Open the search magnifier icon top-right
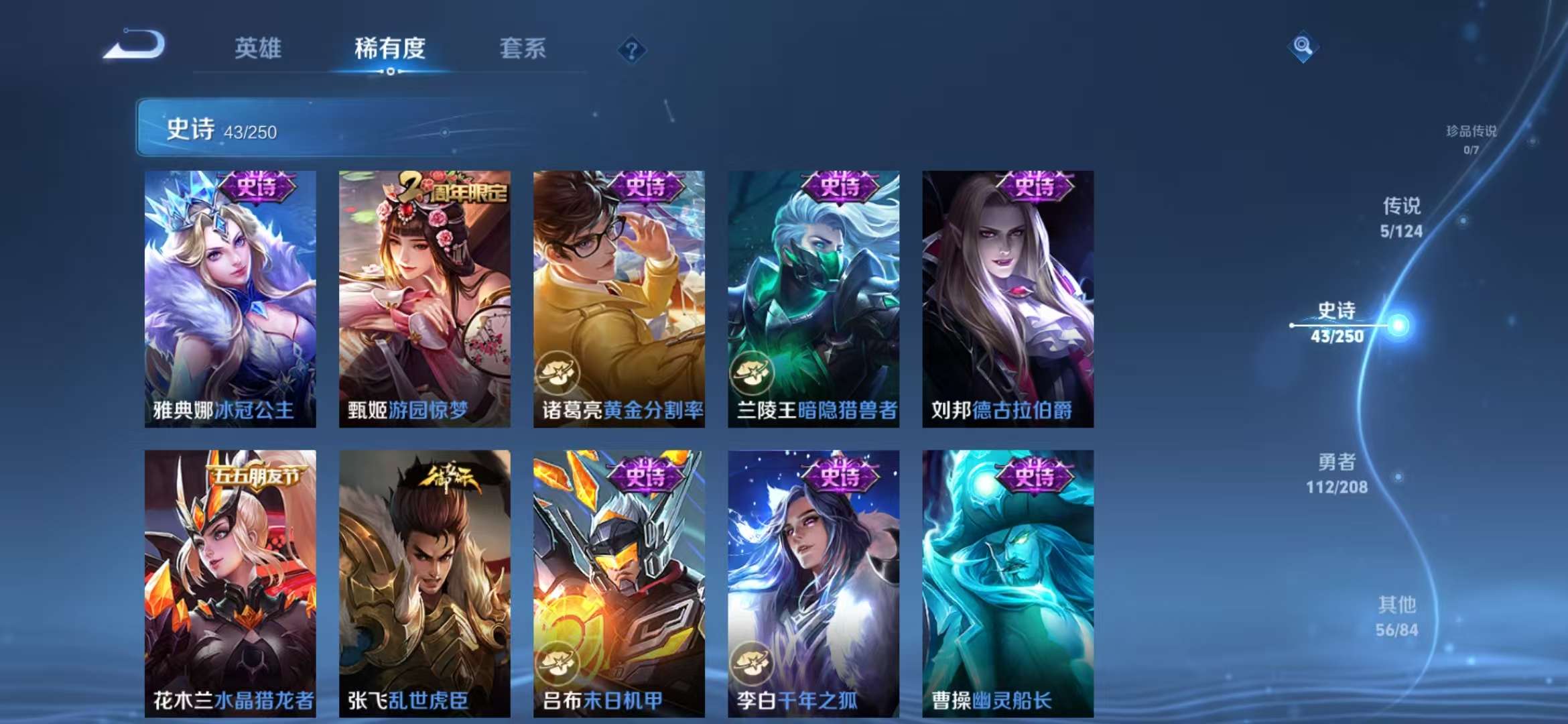Screen dimensions: 1568x724 [1303, 44]
